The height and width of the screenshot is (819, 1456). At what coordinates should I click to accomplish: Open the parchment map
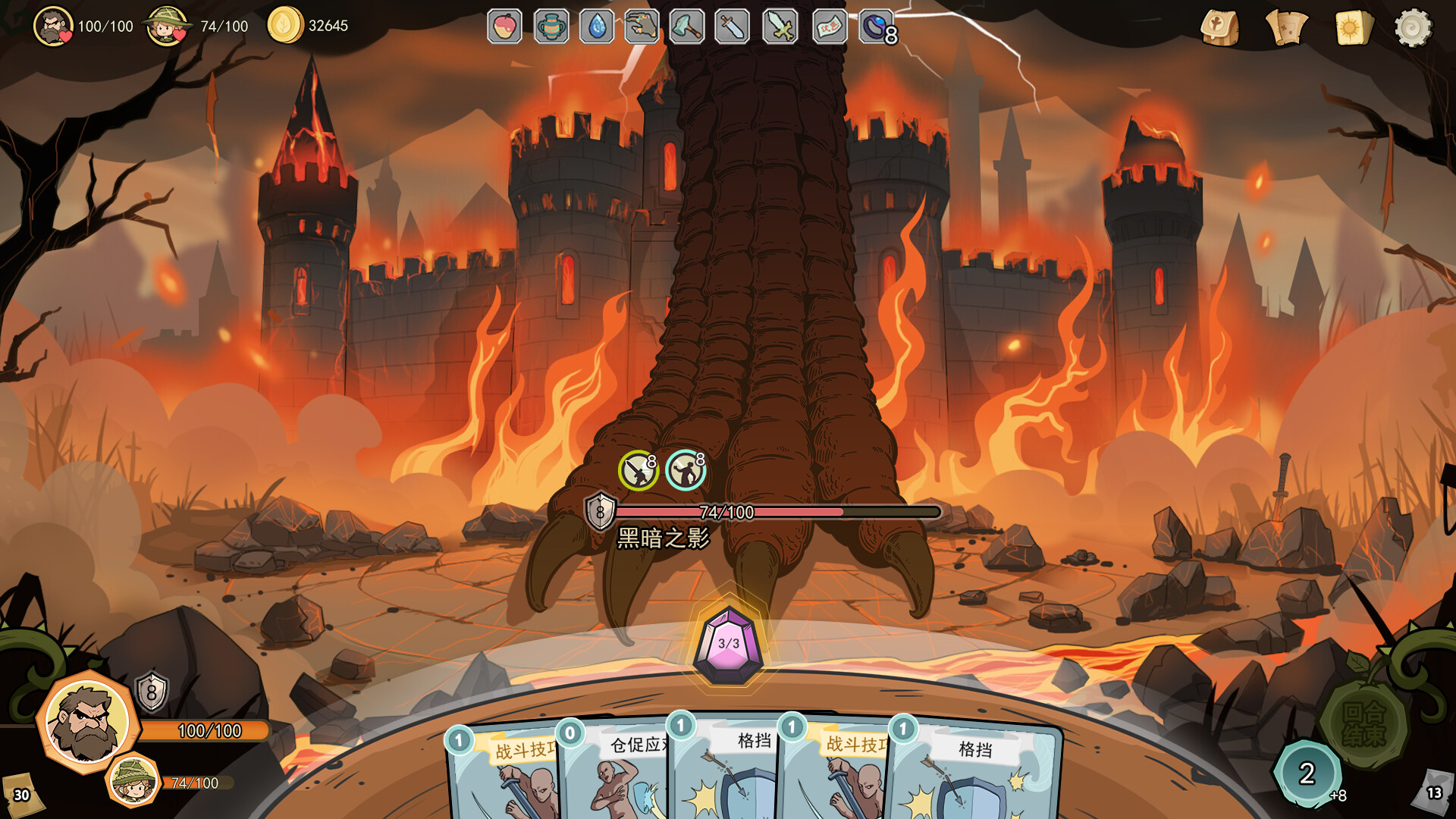click(1286, 28)
